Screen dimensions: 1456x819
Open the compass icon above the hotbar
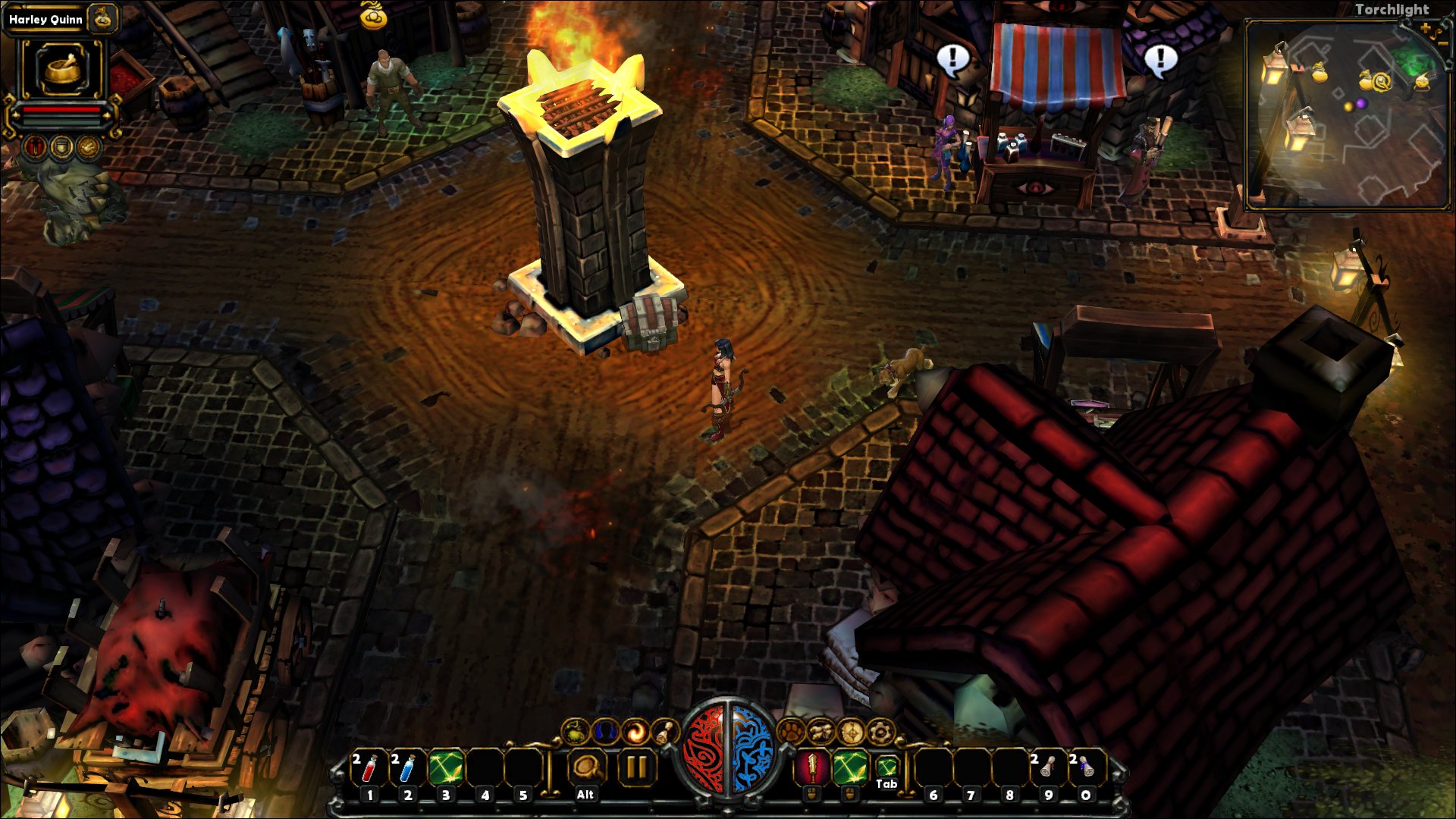point(851,732)
